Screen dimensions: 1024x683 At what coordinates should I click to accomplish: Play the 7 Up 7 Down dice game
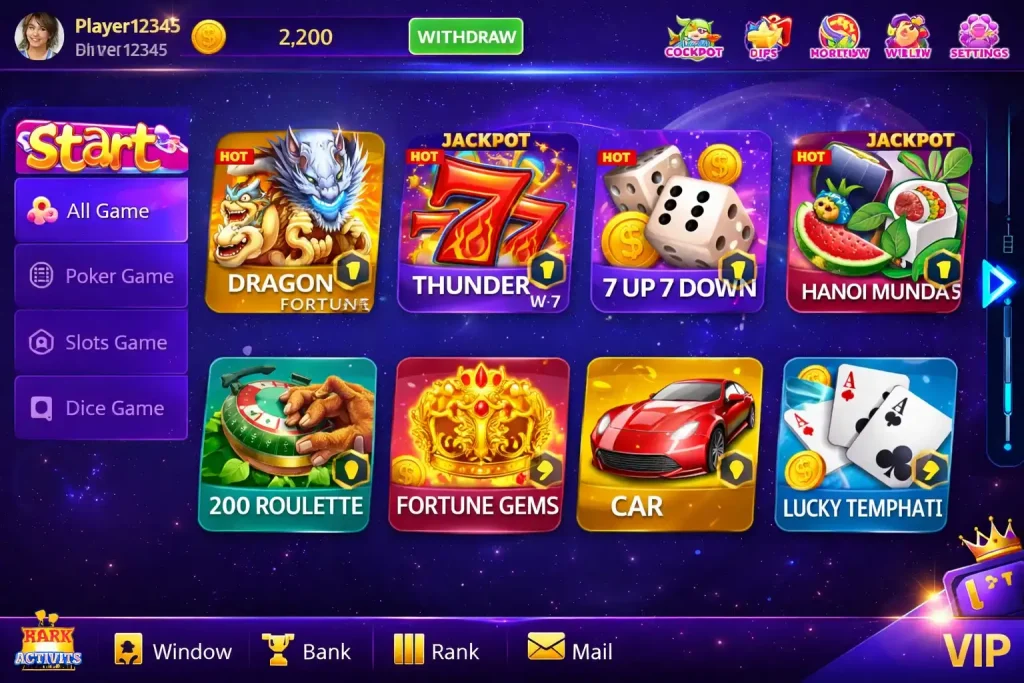(x=681, y=222)
